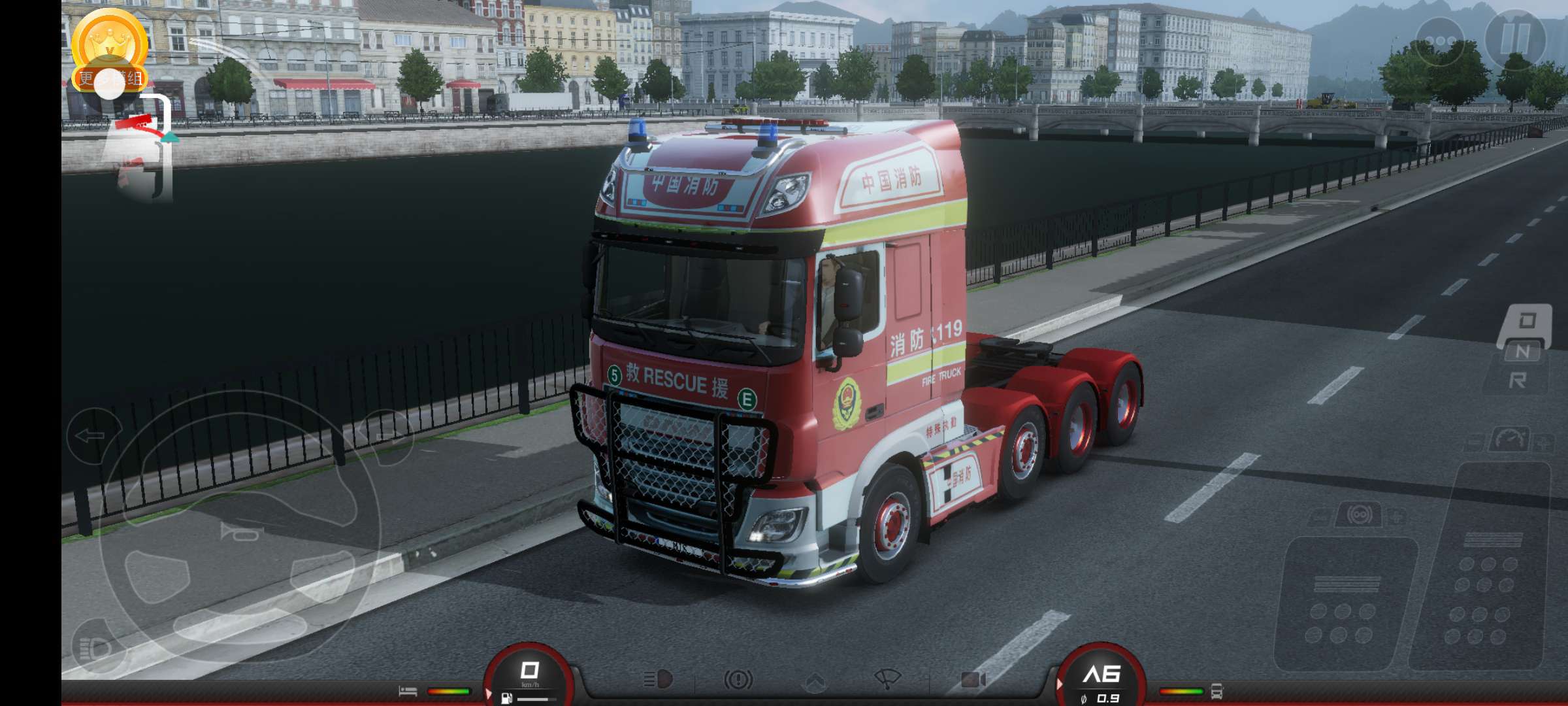Step on the brake pedal
Viewport: 1568px width, 706px height.
tap(1345, 605)
